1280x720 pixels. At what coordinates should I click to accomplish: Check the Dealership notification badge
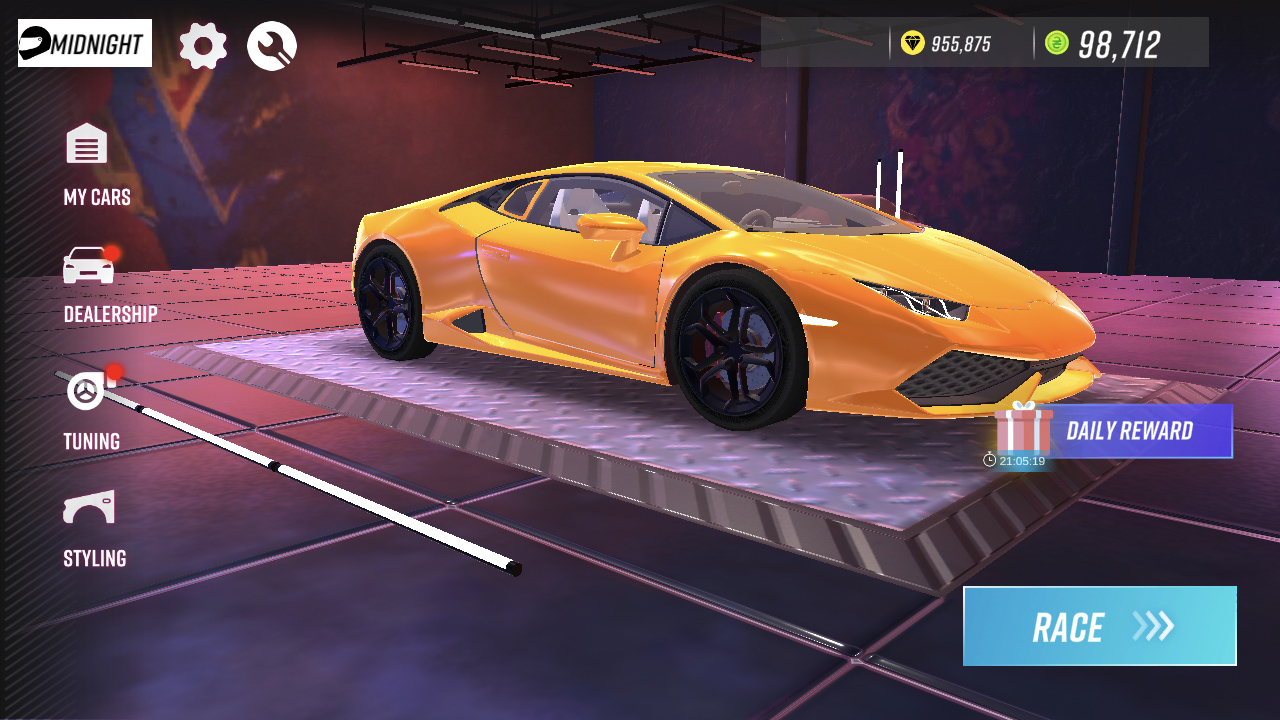109,253
